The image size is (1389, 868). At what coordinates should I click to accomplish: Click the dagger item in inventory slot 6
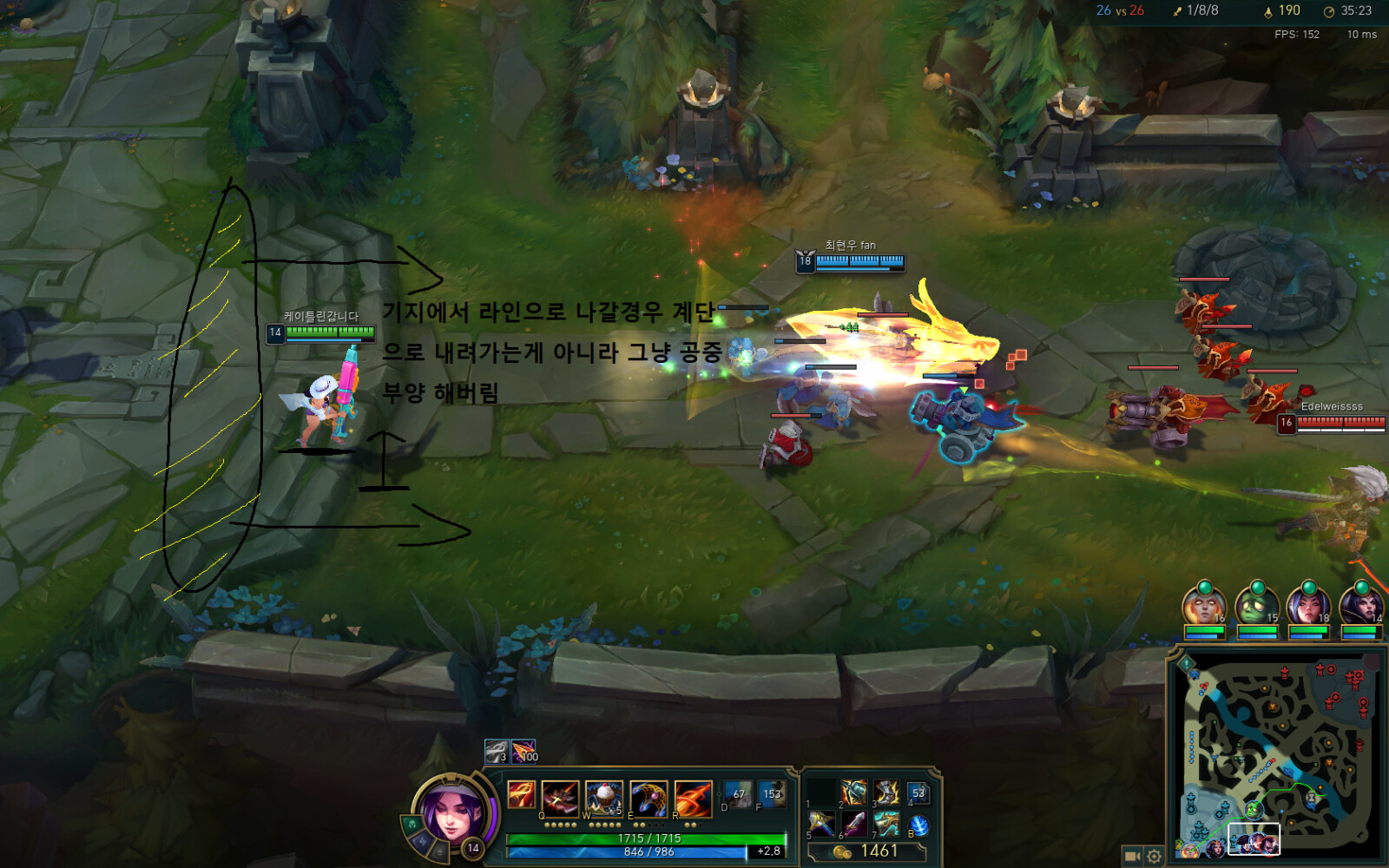pyautogui.click(x=852, y=822)
